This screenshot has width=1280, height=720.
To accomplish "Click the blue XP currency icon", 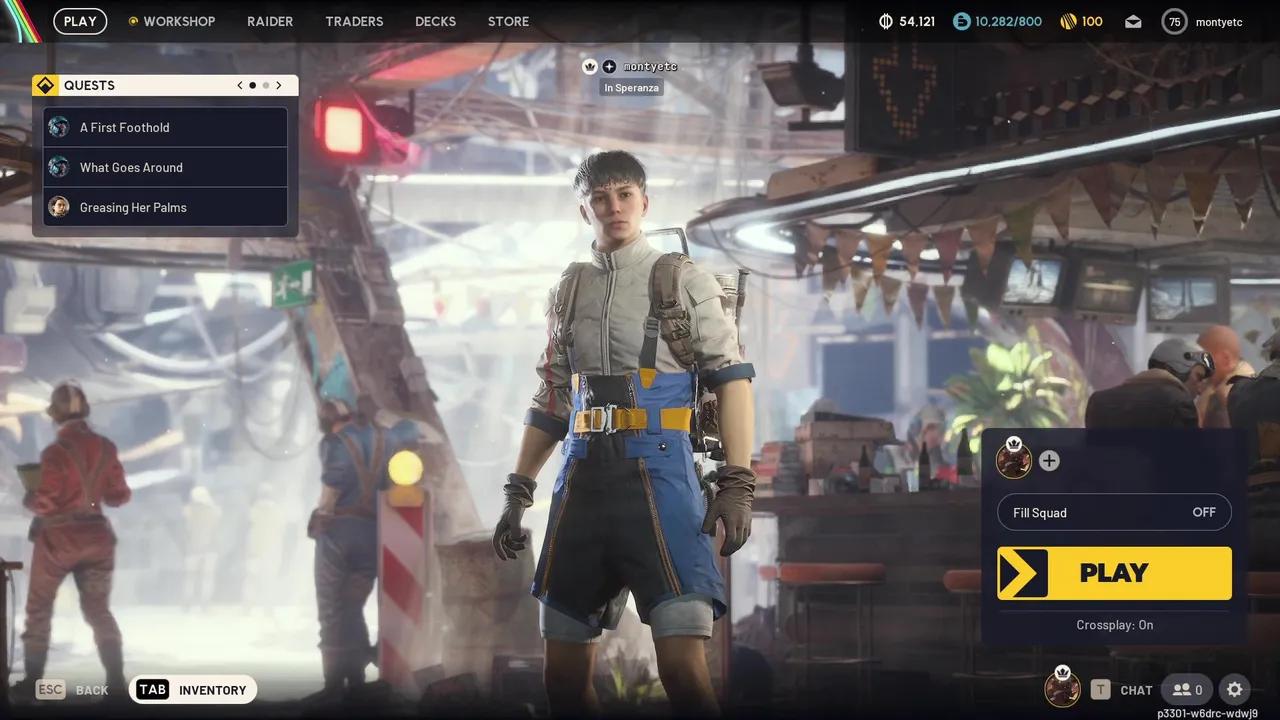I will click(960, 21).
